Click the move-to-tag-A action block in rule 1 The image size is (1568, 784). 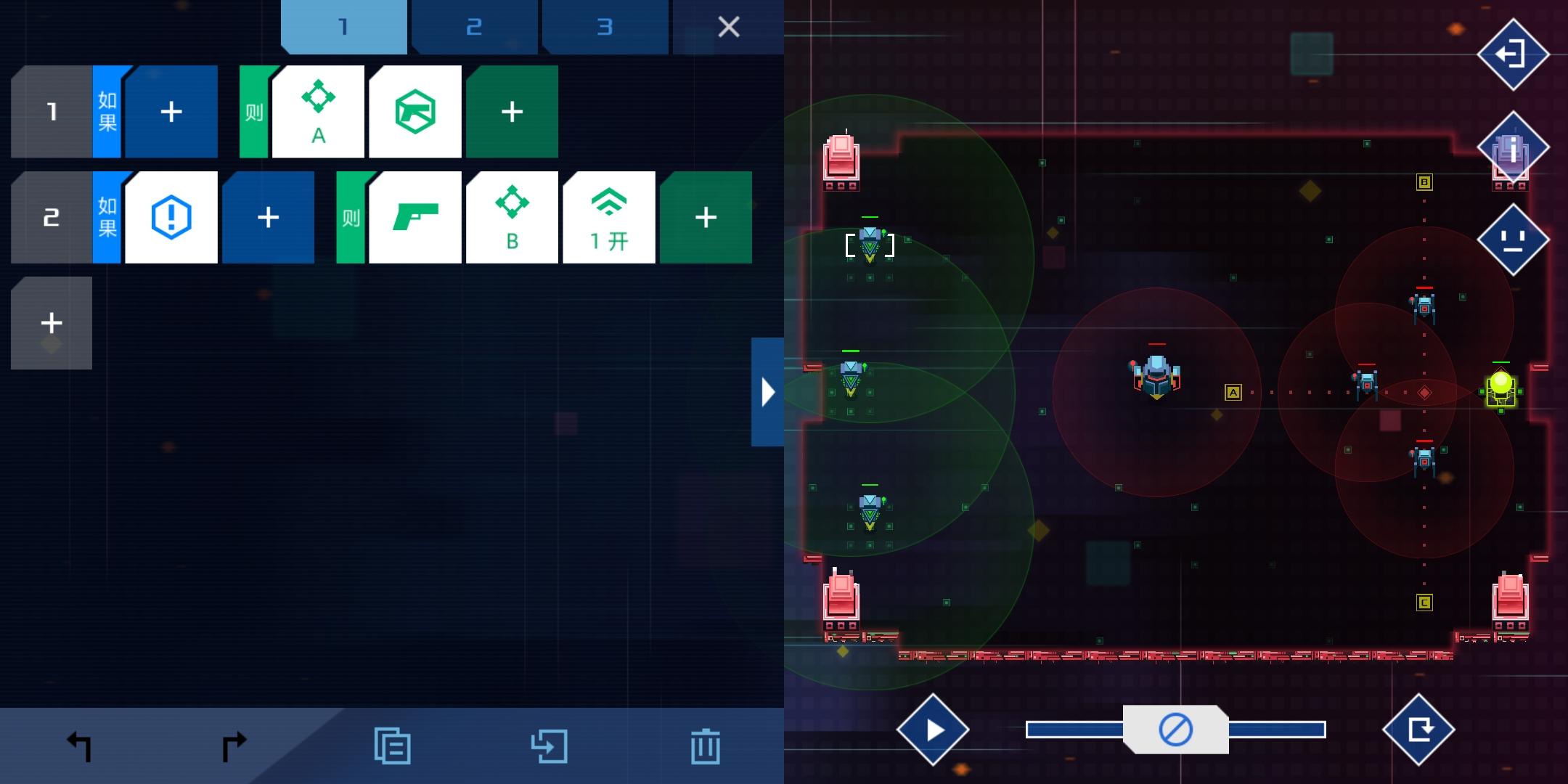(318, 112)
